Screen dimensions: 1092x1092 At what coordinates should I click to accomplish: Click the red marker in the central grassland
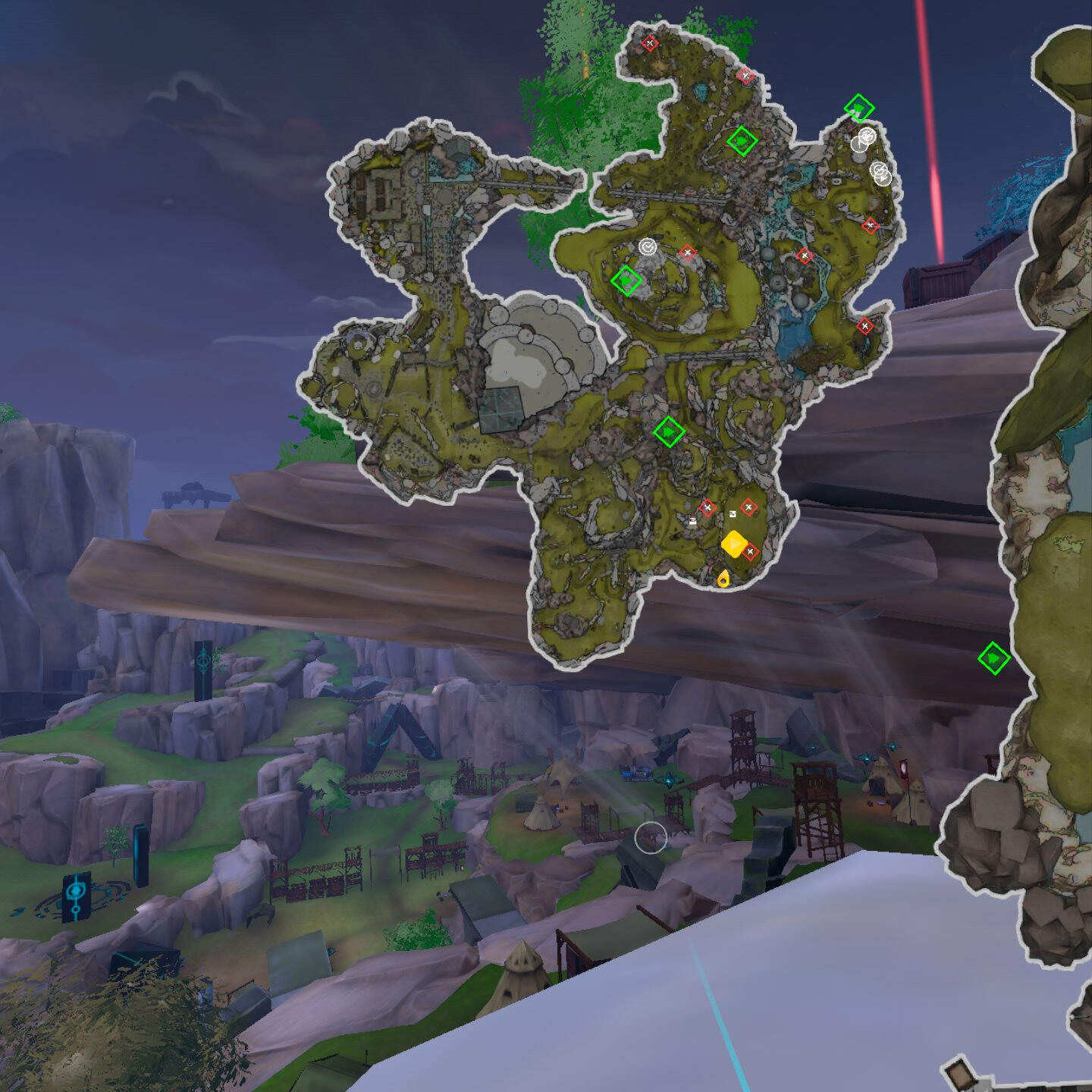[x=686, y=251]
